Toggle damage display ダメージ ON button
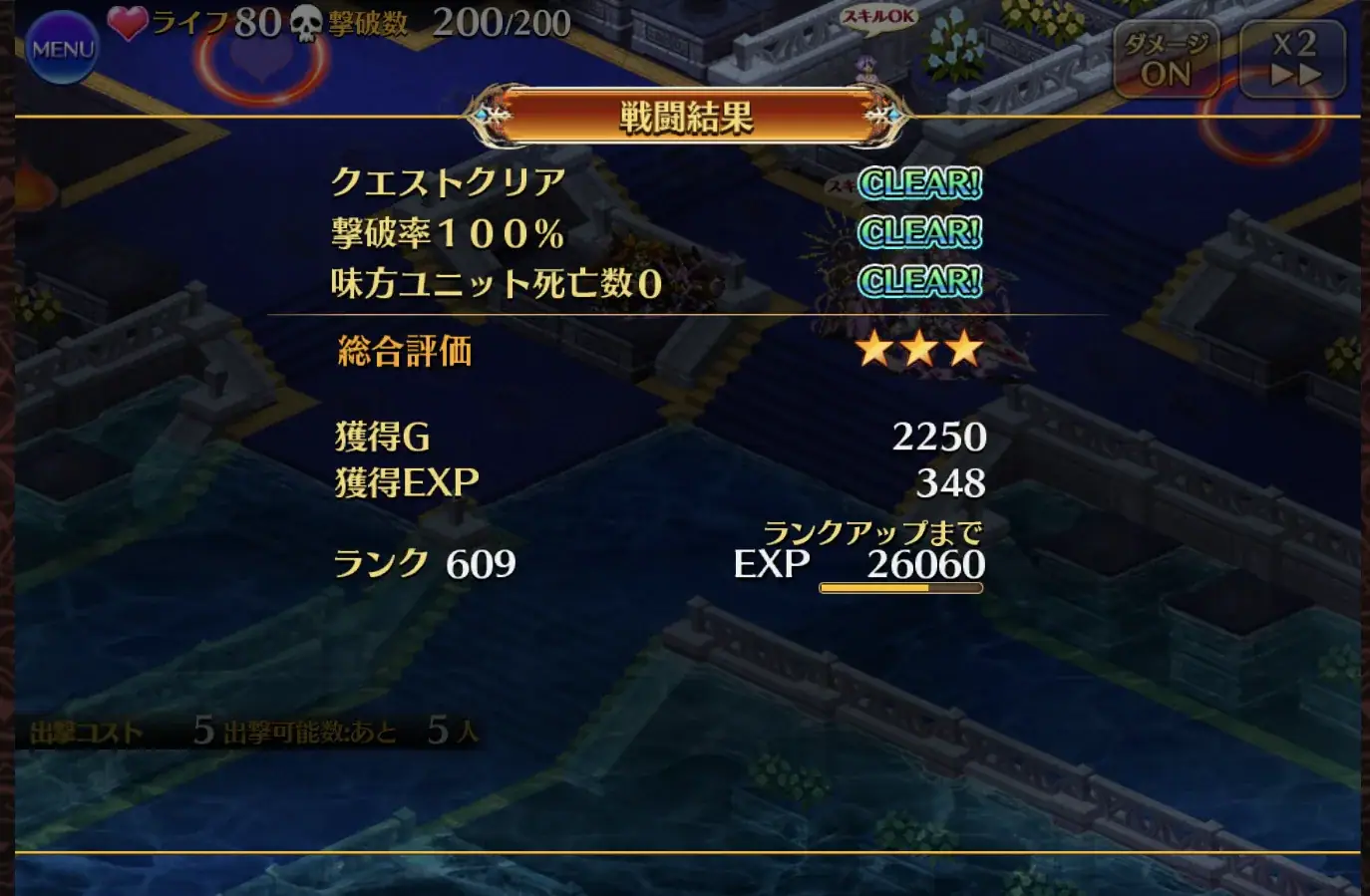The image size is (1370, 896). click(1167, 58)
